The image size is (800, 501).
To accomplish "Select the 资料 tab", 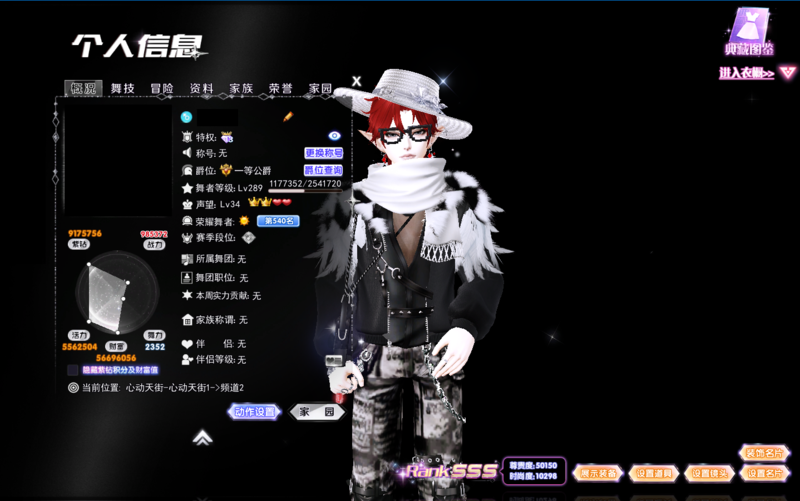I will [201, 89].
